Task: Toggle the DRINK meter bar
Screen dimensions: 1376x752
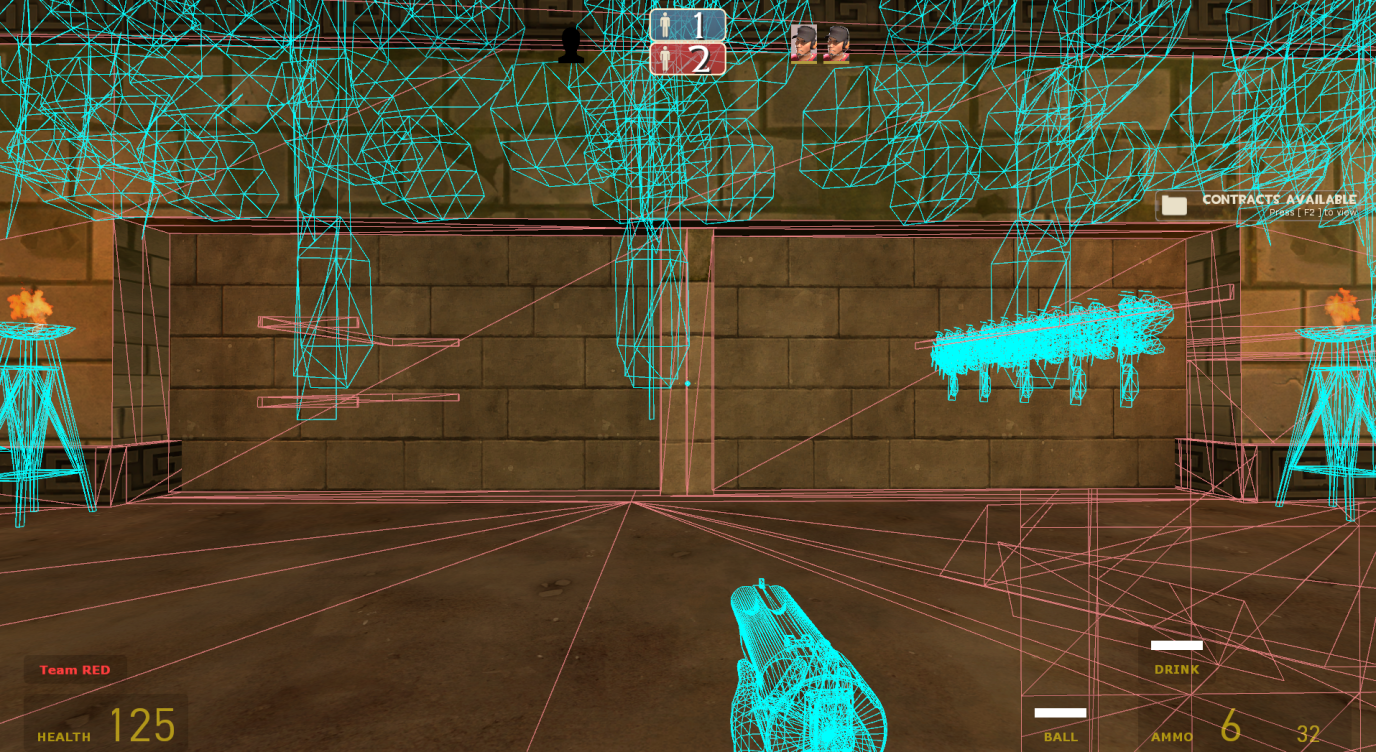Action: pyautogui.click(x=1177, y=645)
